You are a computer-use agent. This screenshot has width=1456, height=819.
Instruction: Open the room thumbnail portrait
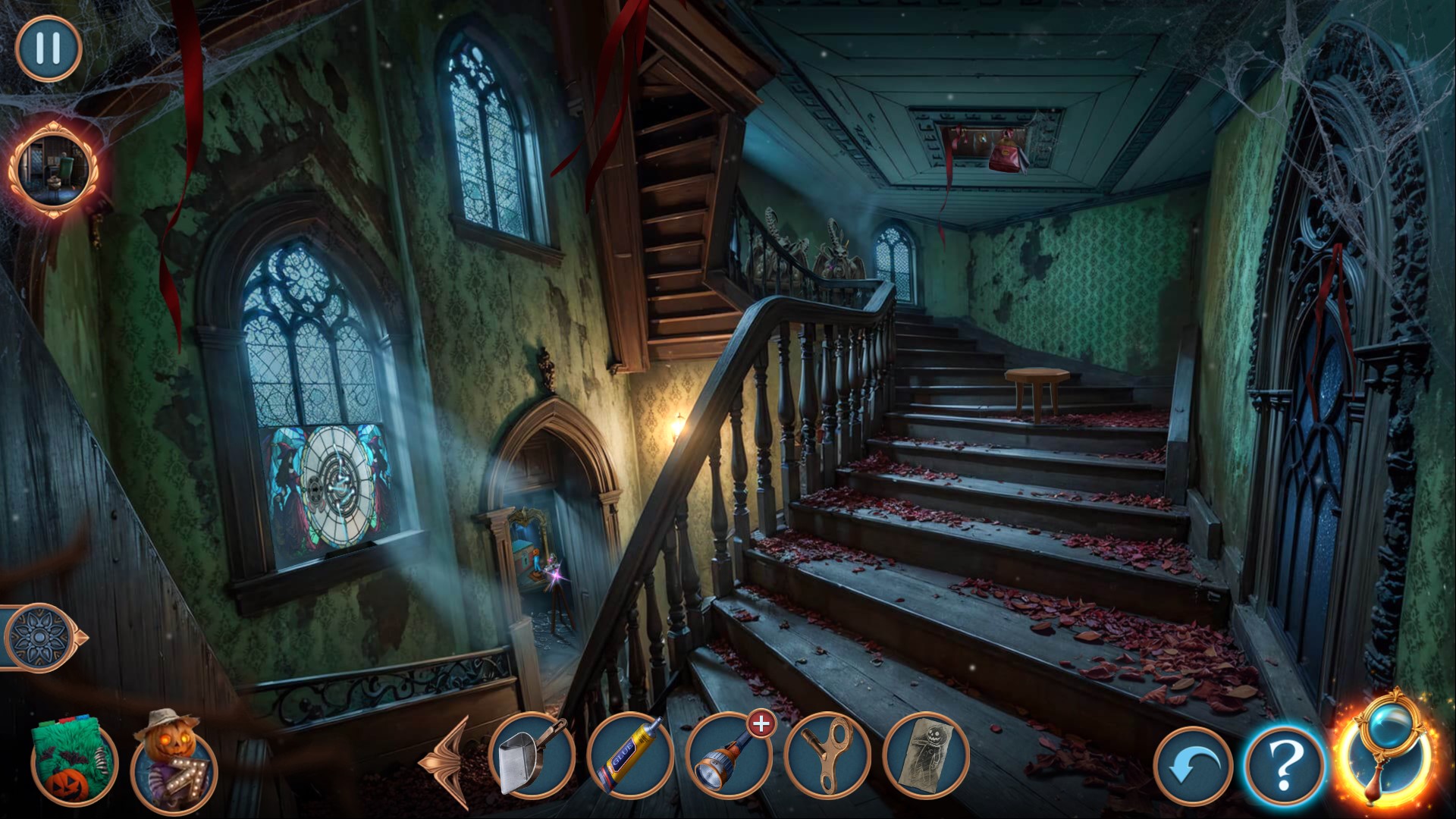pyautogui.click(x=53, y=168)
